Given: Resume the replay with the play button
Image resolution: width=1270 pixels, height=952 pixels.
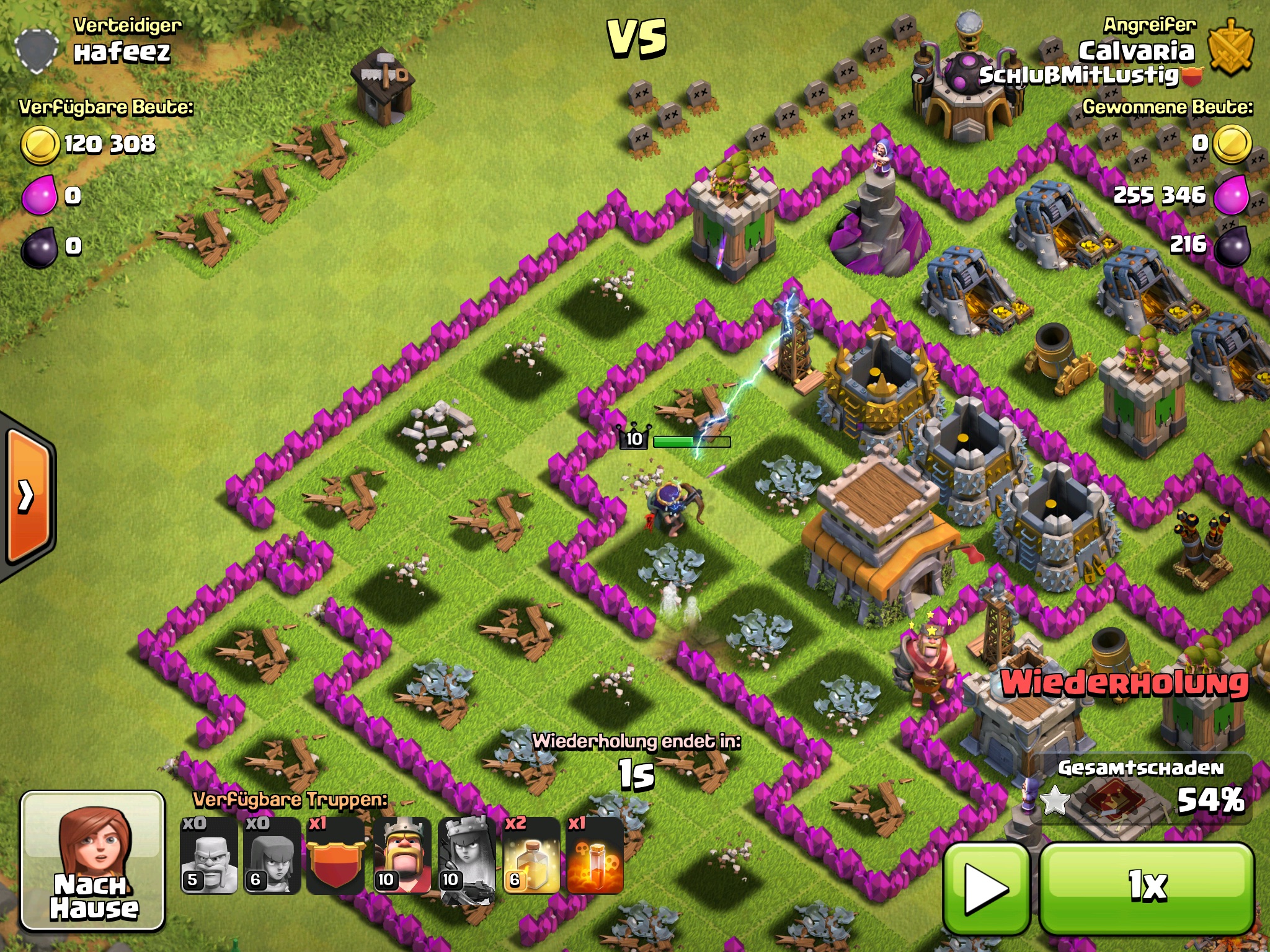Looking at the screenshot, I should [987, 888].
